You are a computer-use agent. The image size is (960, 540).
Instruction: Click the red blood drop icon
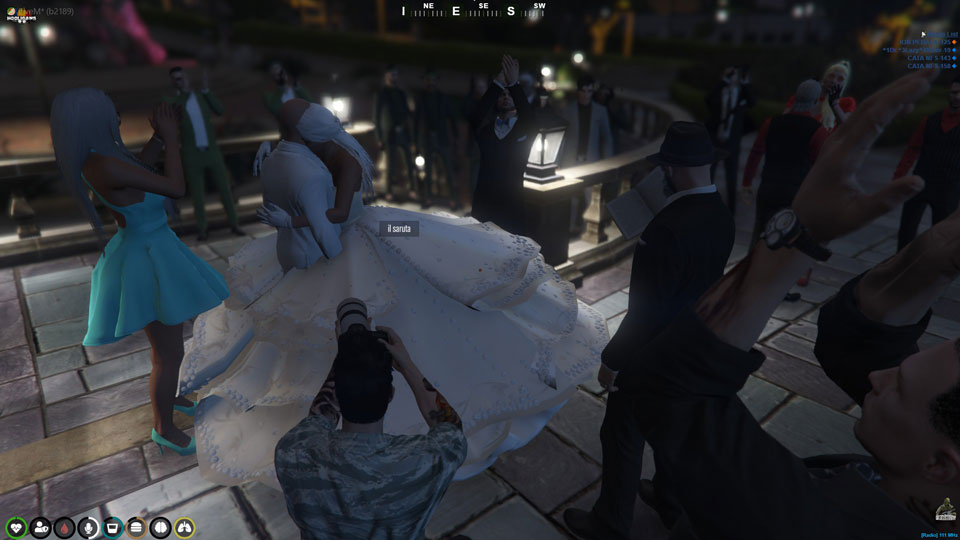click(64, 527)
